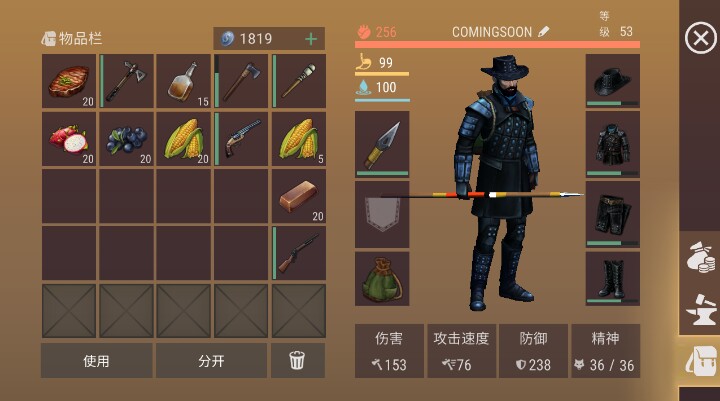Select the copper bar stack
The width and height of the screenshot is (720, 401).
(x=299, y=196)
